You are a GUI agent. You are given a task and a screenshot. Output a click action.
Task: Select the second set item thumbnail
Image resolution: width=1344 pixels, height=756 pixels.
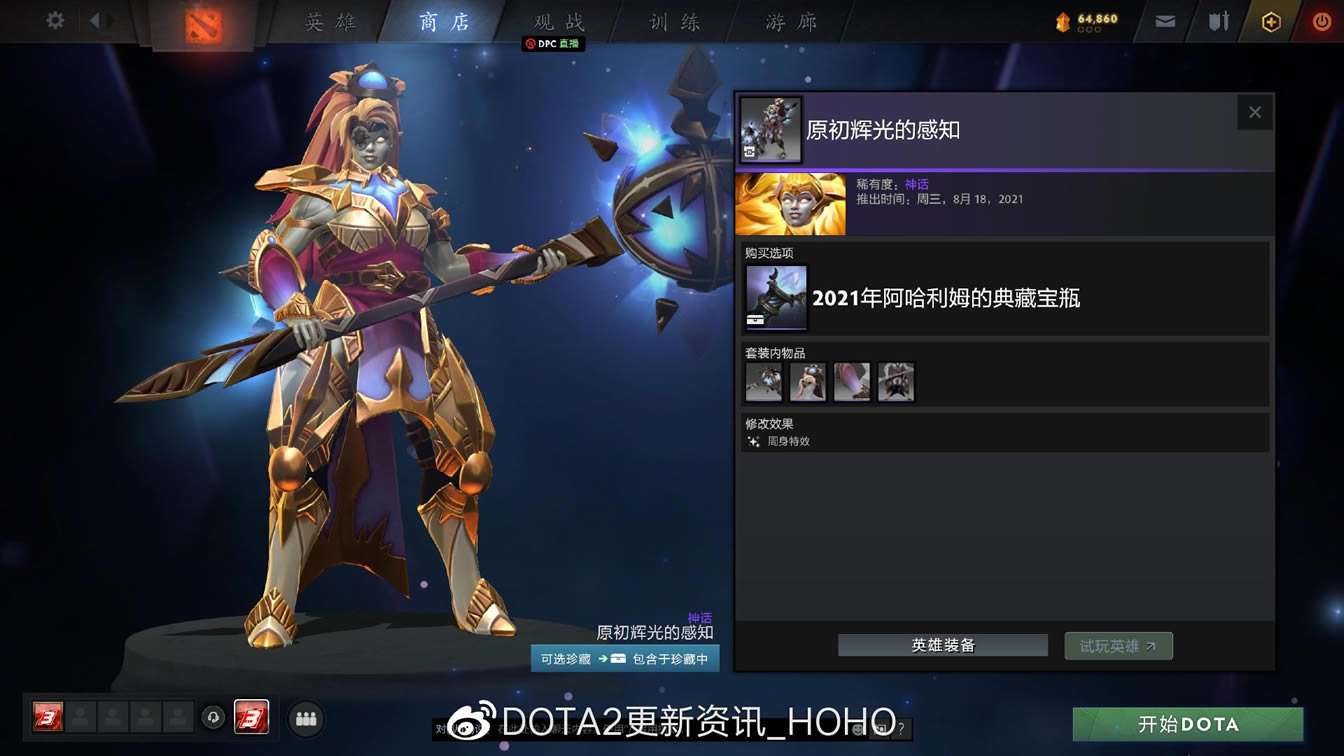(807, 381)
